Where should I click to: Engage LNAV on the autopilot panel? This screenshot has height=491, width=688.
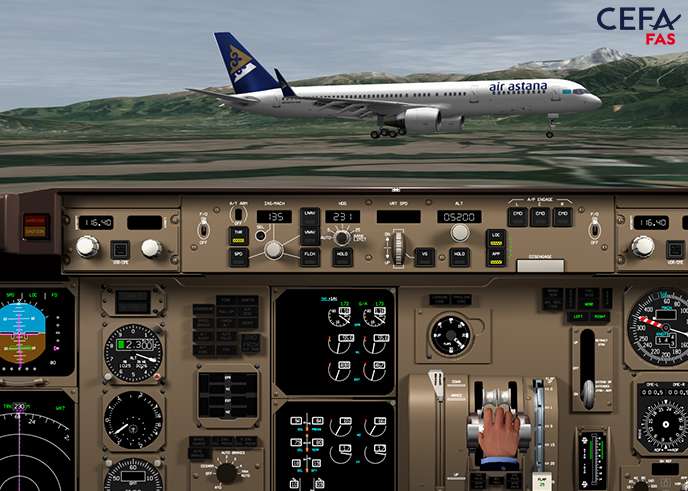[x=309, y=215]
